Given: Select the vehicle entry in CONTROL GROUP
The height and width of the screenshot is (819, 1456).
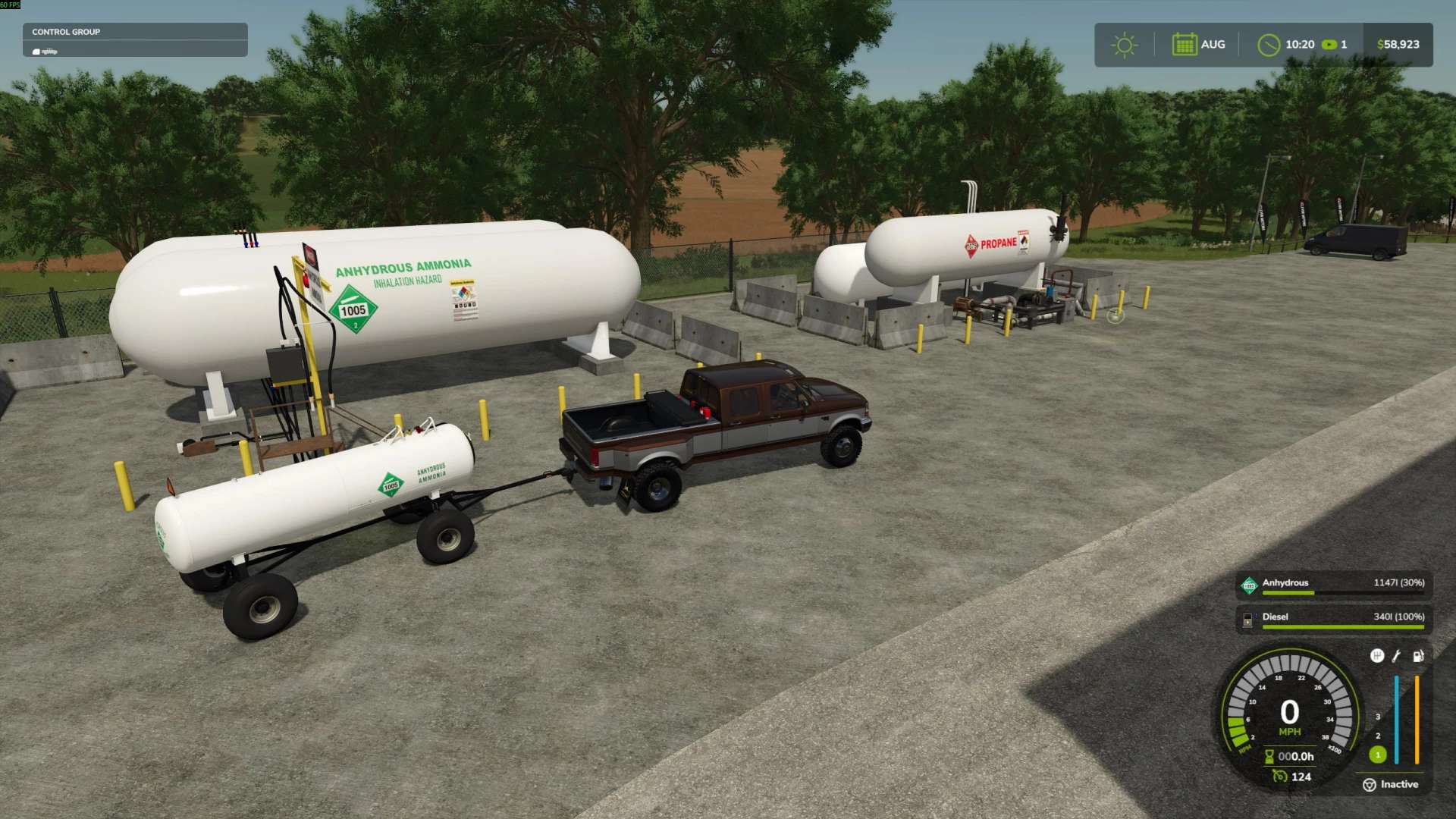Looking at the screenshot, I should tap(45, 51).
